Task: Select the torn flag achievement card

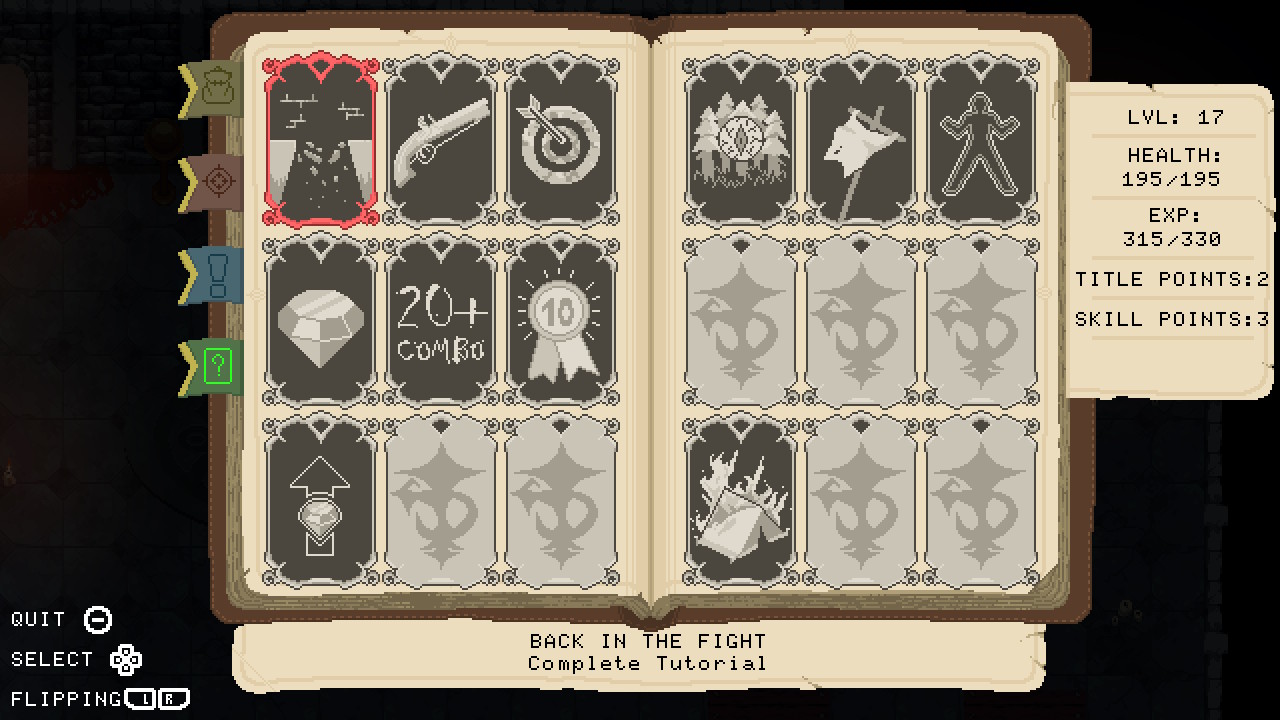Action: [860, 140]
